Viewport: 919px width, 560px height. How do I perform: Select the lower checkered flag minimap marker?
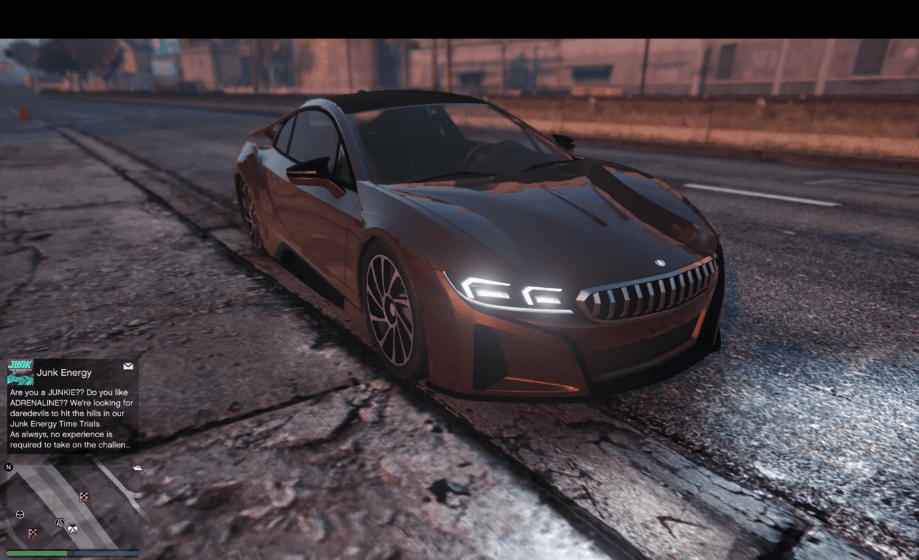tap(33, 533)
